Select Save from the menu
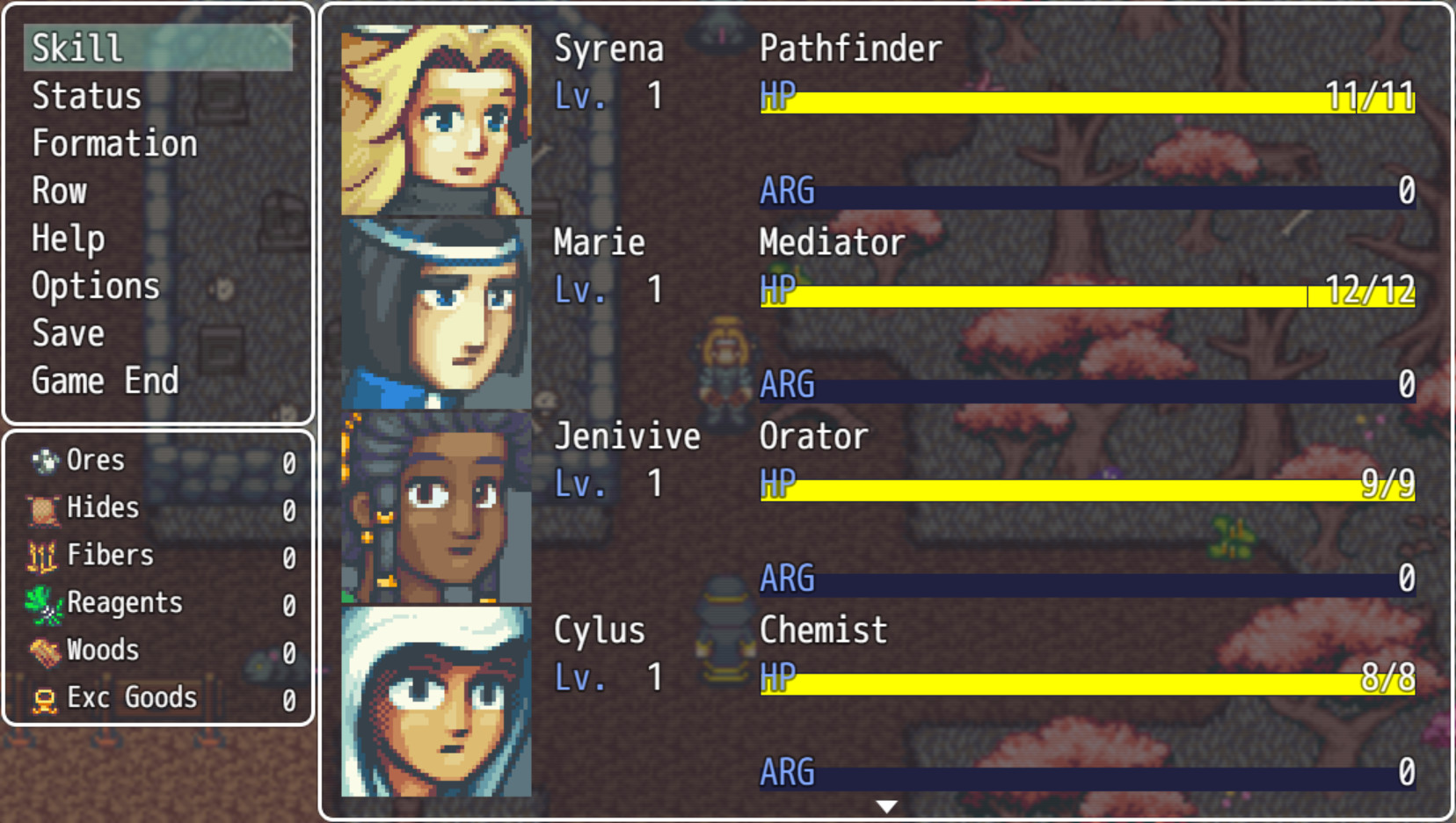Viewport: 1456px width, 823px height. tap(67, 333)
